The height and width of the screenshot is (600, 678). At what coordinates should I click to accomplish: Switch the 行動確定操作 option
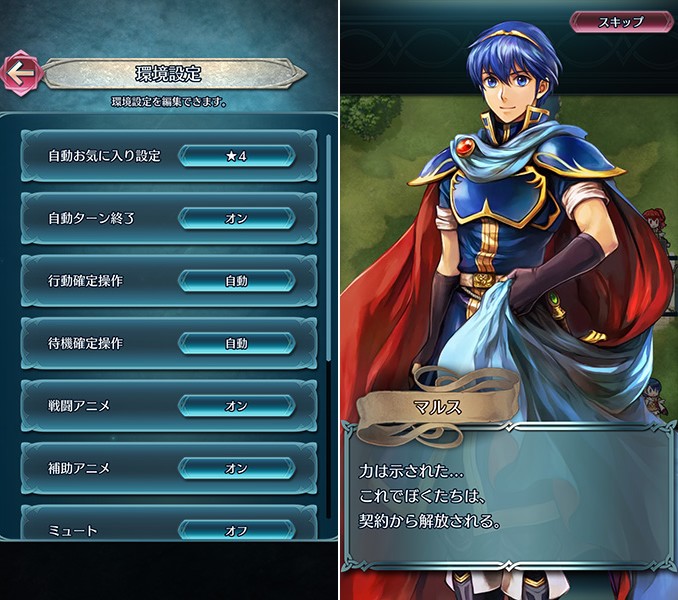coord(236,281)
